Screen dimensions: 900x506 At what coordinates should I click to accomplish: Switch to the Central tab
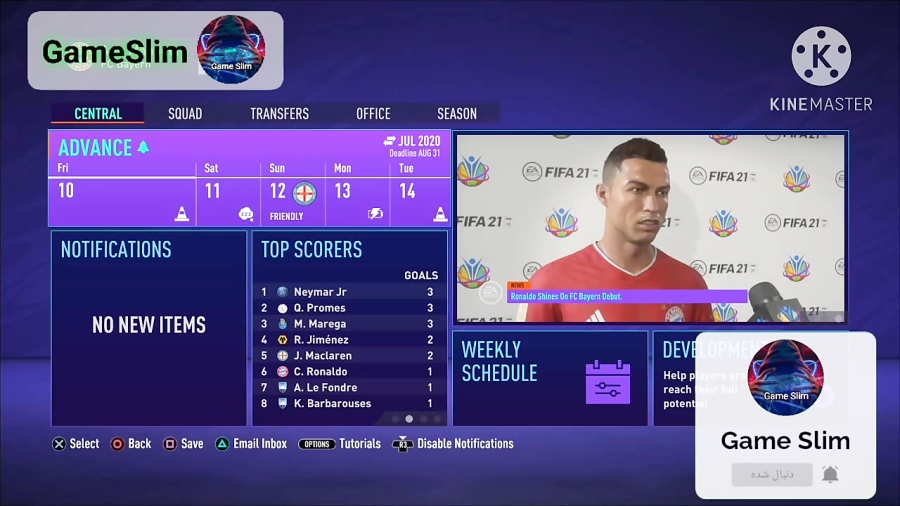(98, 114)
